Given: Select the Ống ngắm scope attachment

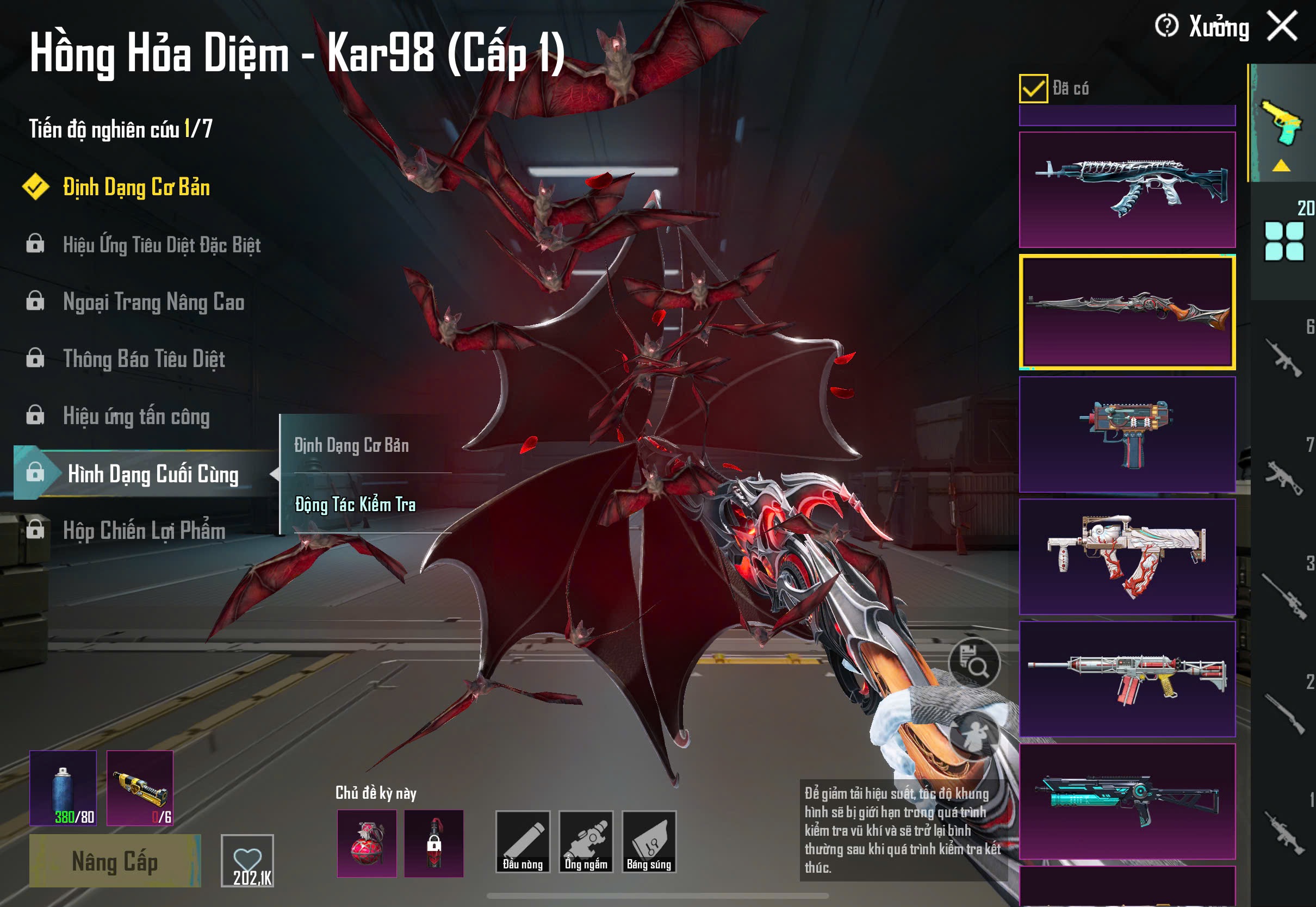Looking at the screenshot, I should [x=586, y=842].
